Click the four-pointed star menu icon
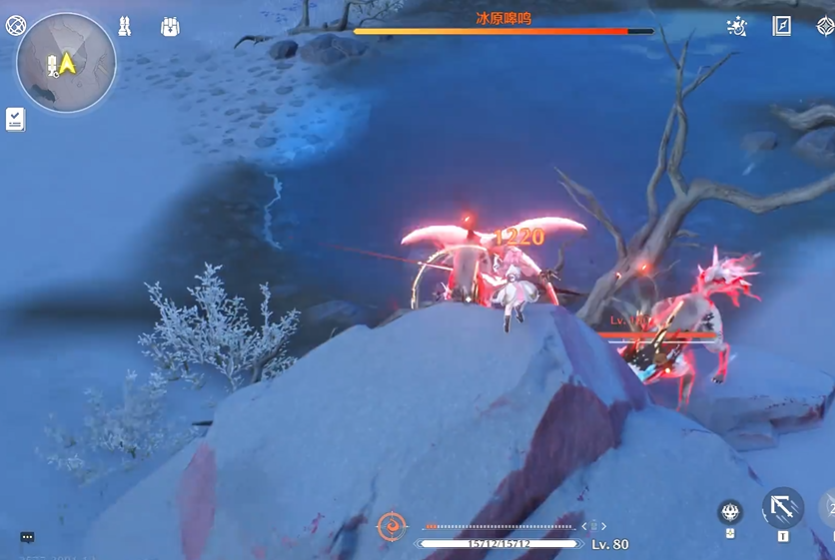 point(825,27)
